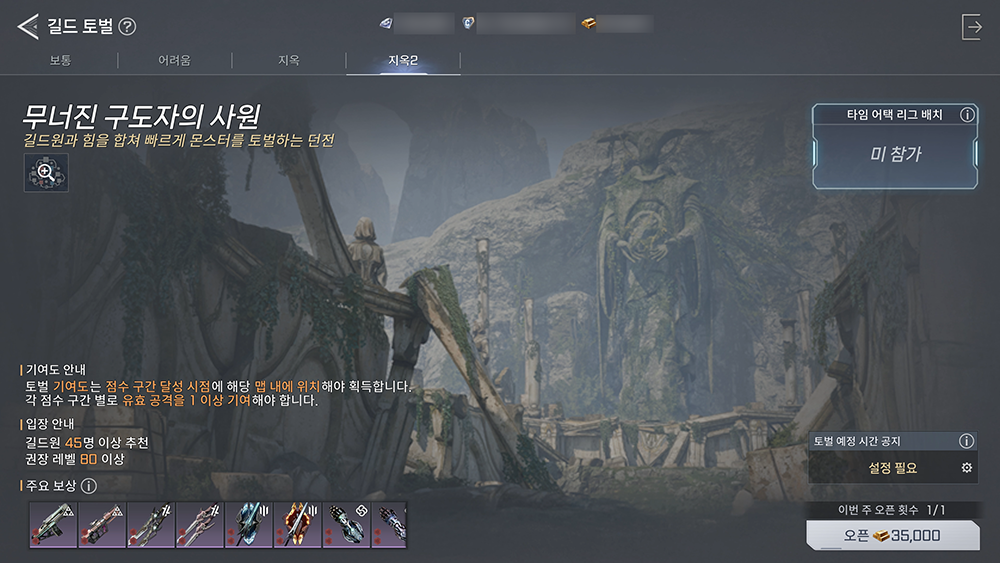Inspect the blue shield and sword reward

(x=249, y=525)
